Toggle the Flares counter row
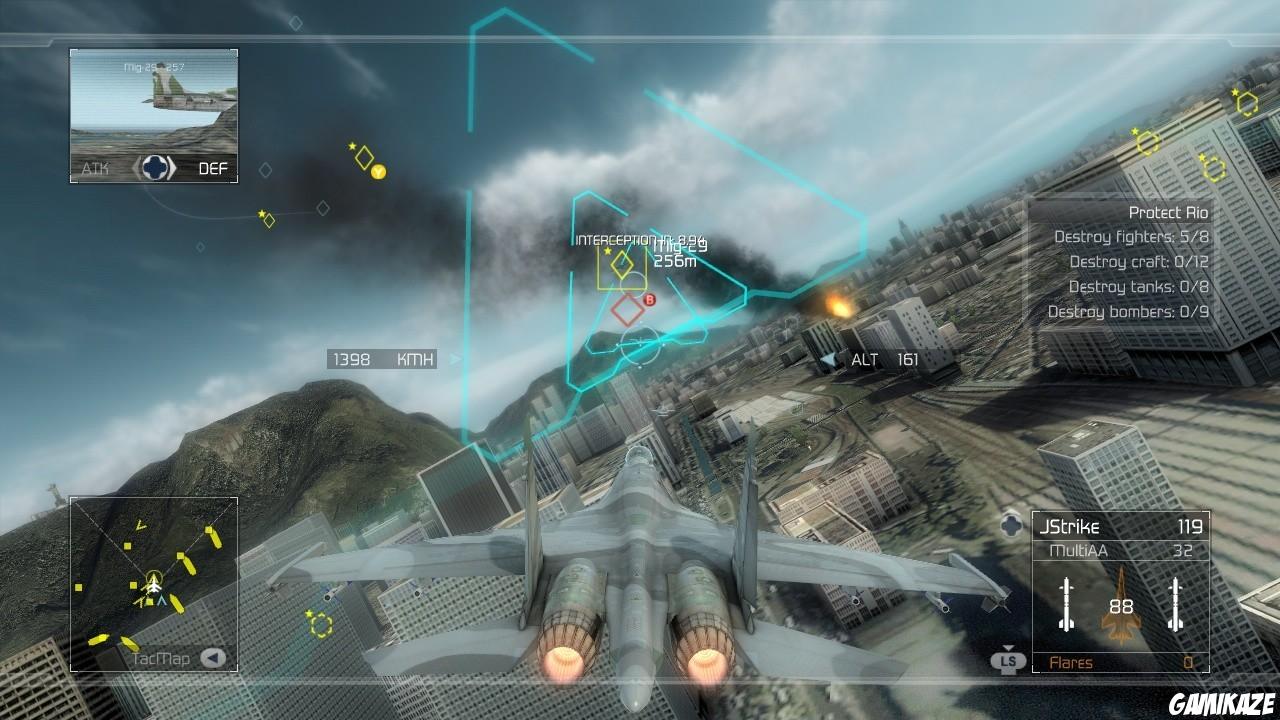Image resolution: width=1280 pixels, height=720 pixels. (x=1120, y=662)
